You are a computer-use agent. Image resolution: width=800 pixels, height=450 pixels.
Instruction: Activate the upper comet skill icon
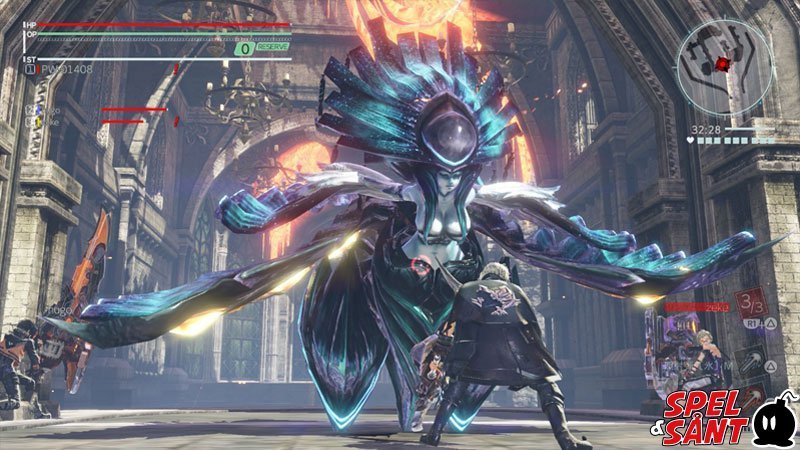click(x=750, y=358)
